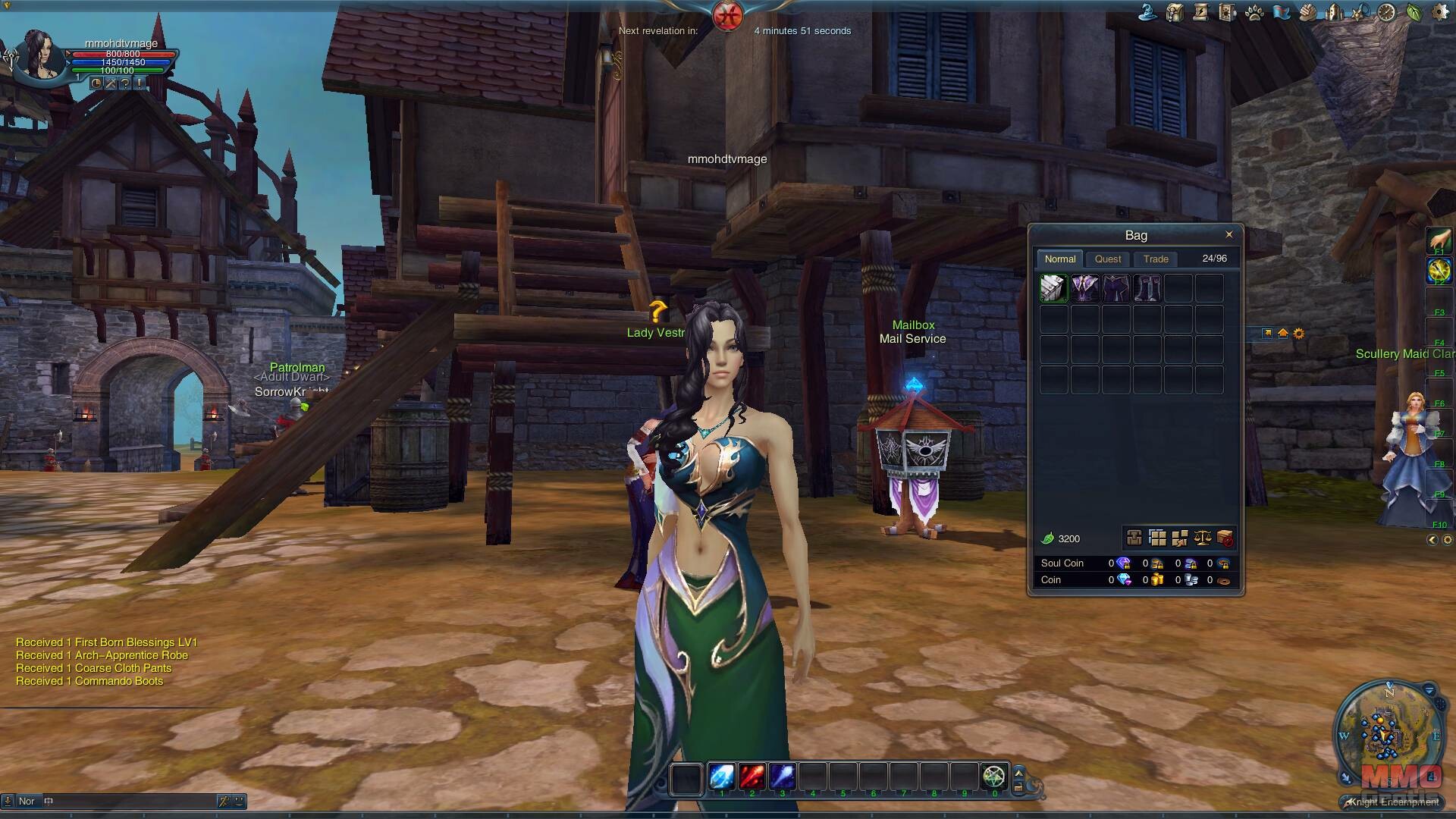Screen dimensions: 1456x819
Task: Click the handshake icon in top toolbar
Action: (1307, 12)
